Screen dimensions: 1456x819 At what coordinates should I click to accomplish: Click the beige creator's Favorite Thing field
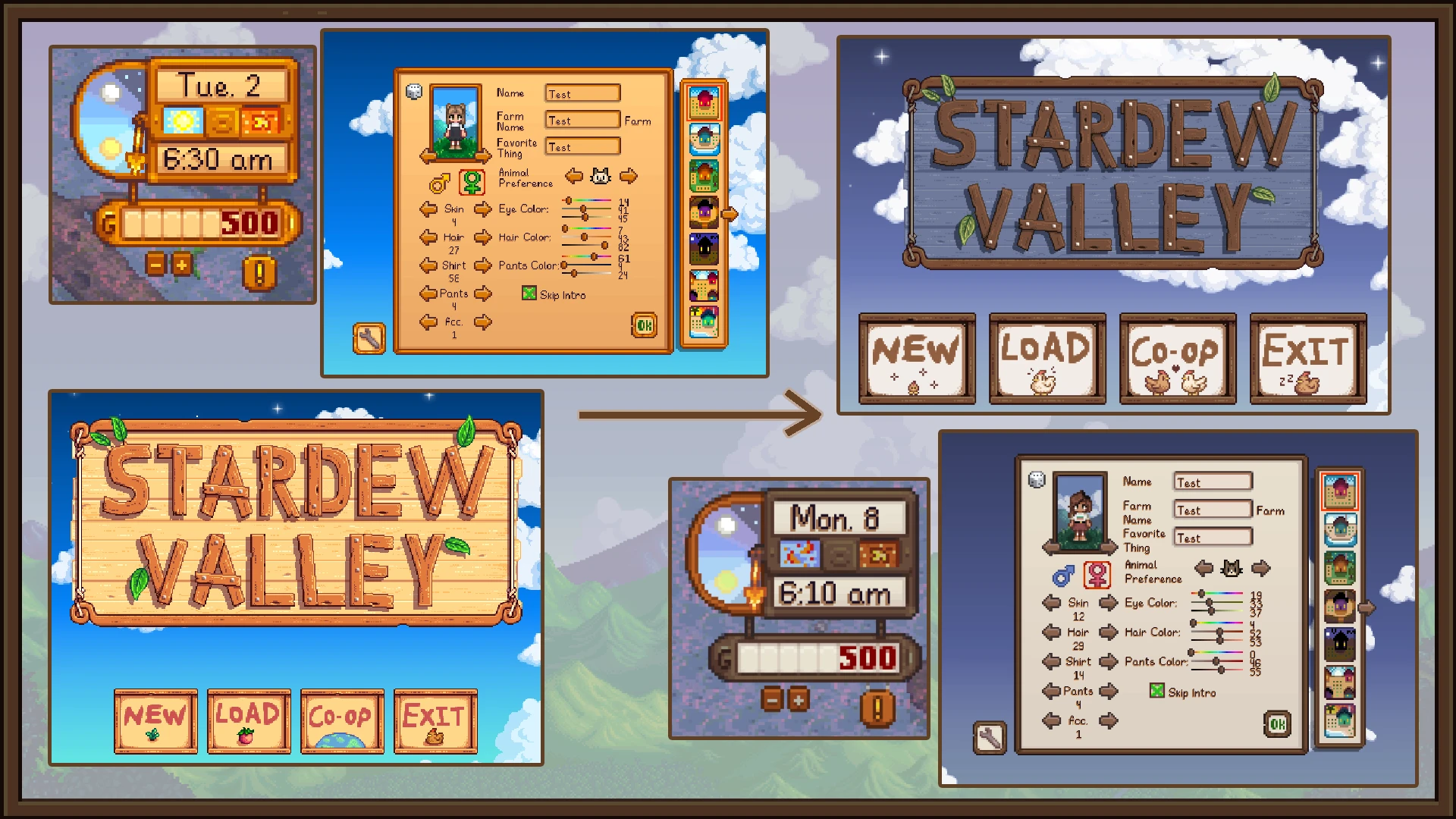[x=1212, y=538]
